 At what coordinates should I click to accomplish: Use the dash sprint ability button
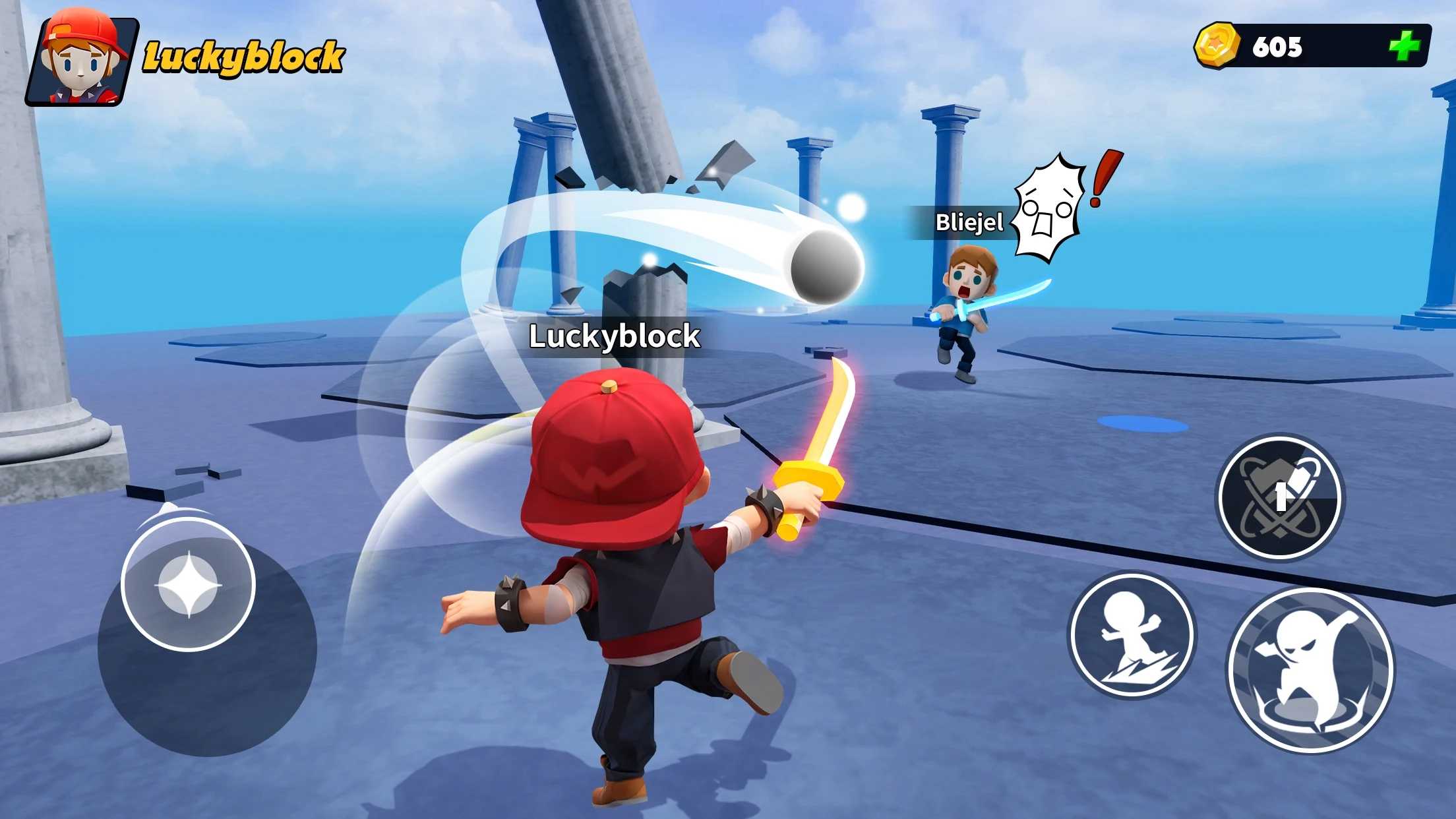(x=1132, y=634)
